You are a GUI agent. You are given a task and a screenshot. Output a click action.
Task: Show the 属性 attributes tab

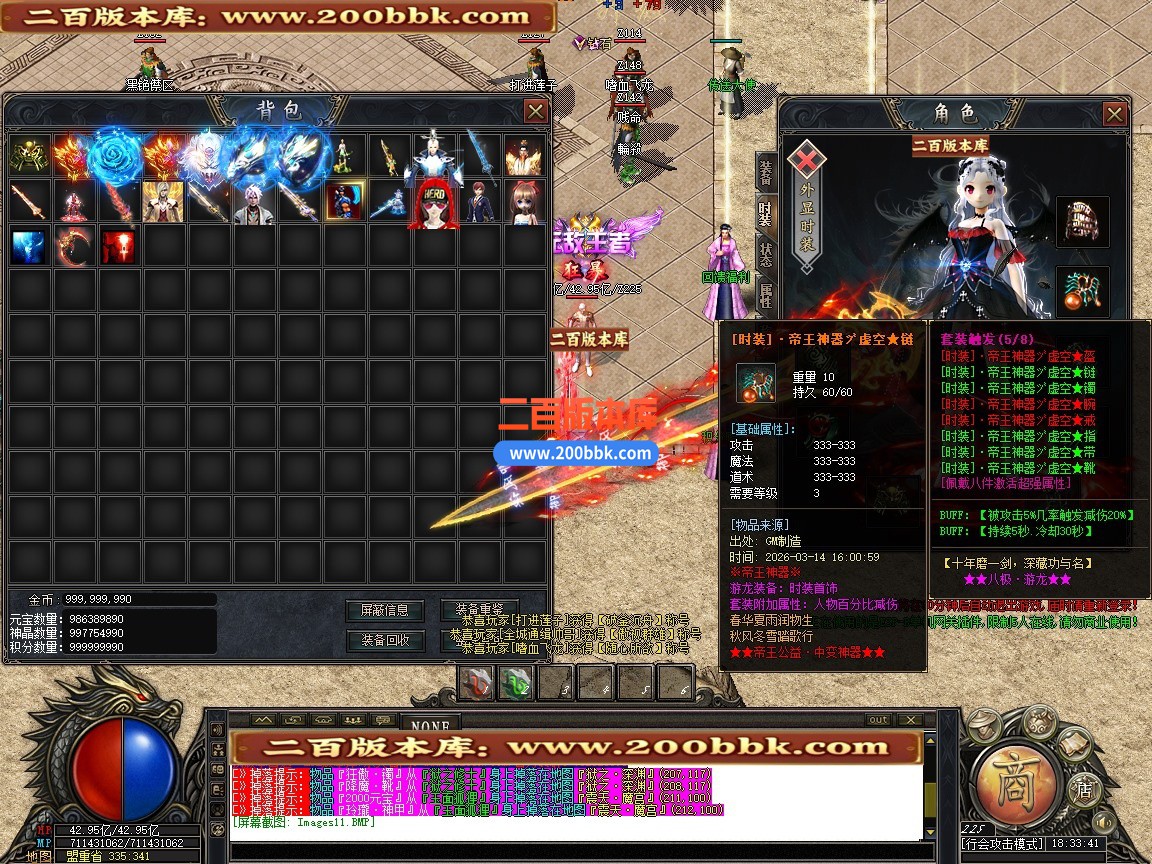click(x=766, y=294)
